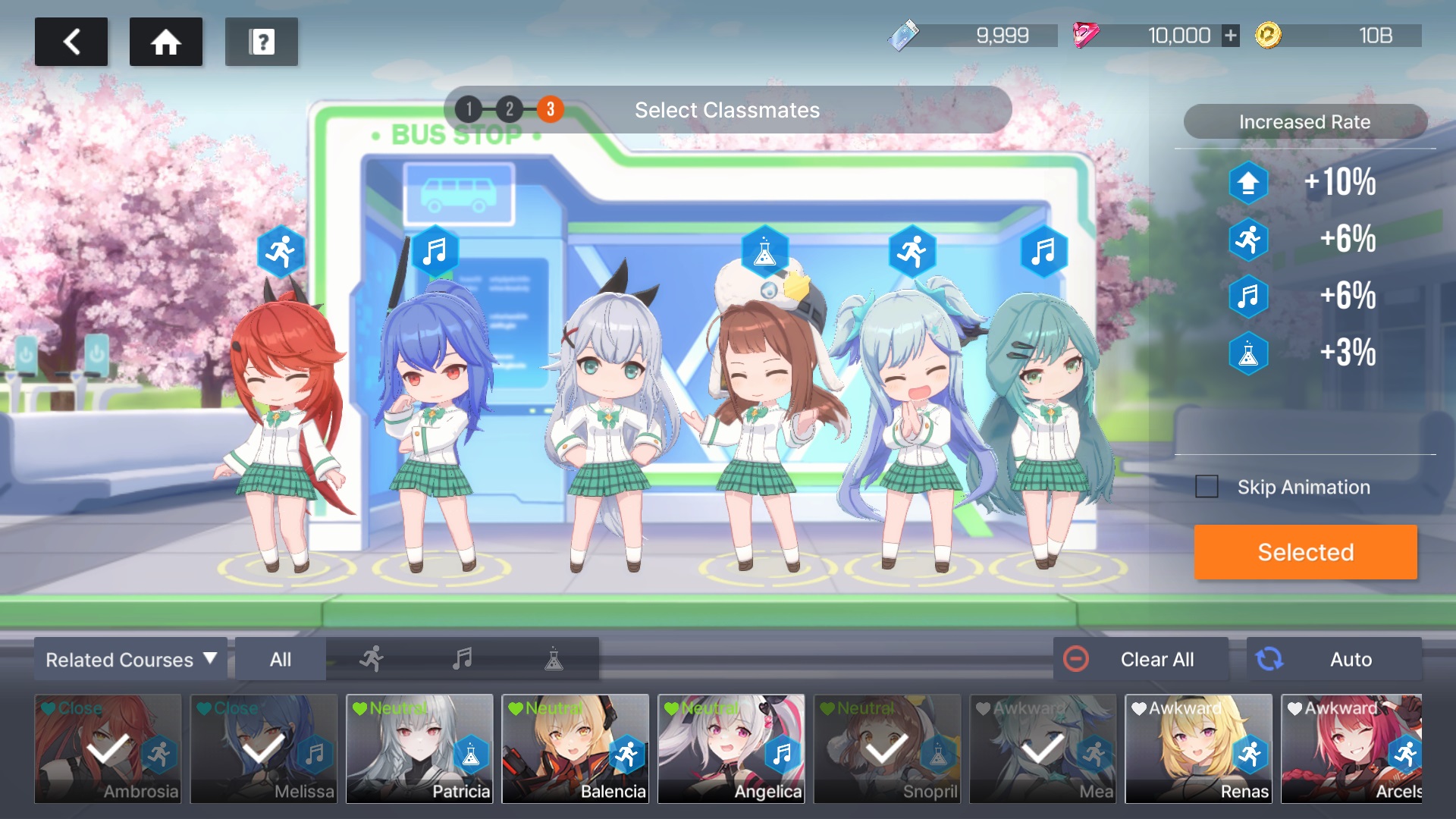Open the help icon at the top
This screenshot has width=1456, height=819.
[x=261, y=42]
